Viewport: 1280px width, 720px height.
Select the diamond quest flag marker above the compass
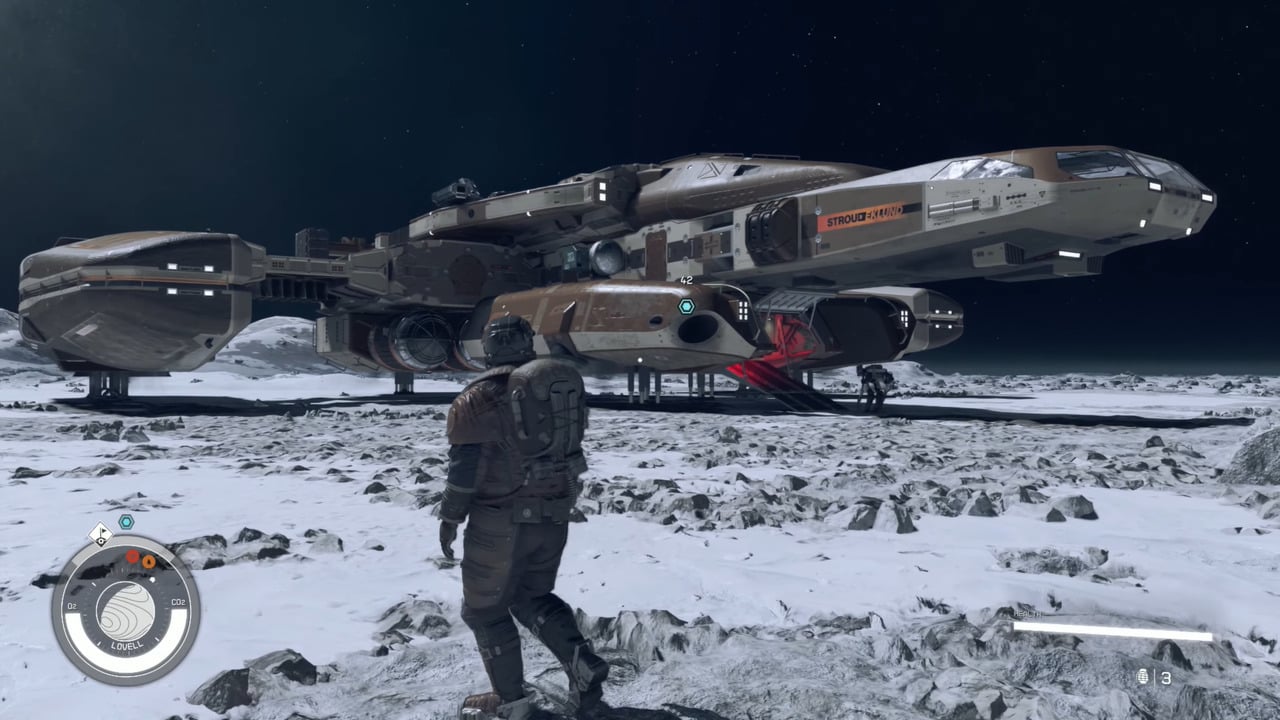point(100,536)
